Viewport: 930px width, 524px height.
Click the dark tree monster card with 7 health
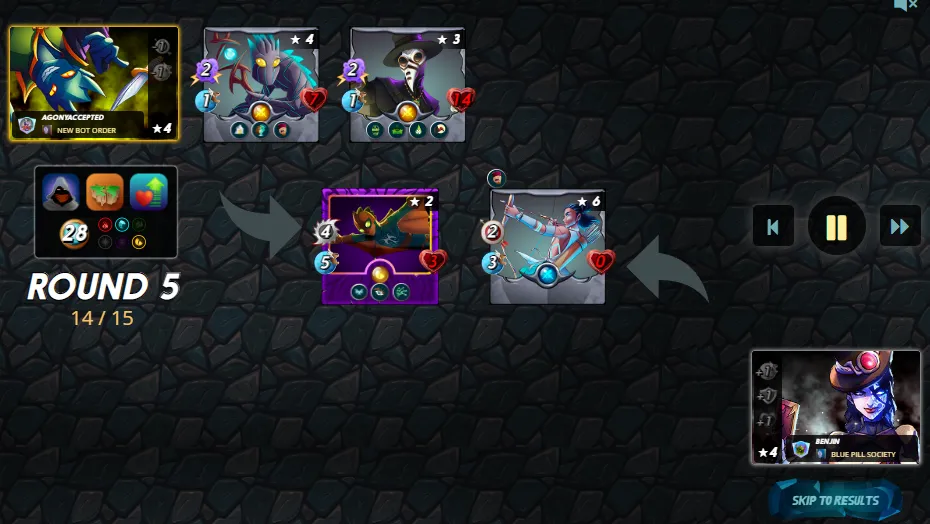coord(263,84)
